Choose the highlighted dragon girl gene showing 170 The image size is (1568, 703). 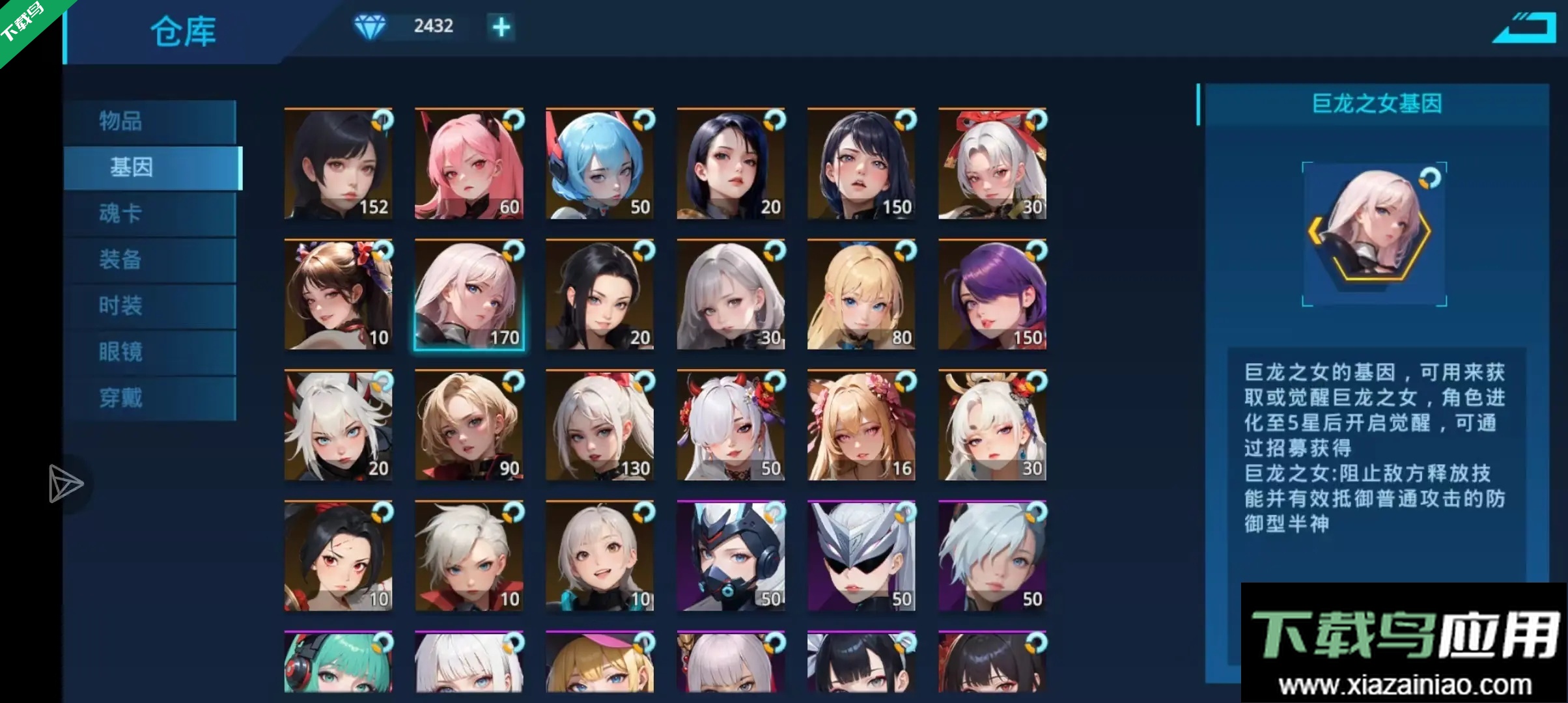click(x=469, y=295)
